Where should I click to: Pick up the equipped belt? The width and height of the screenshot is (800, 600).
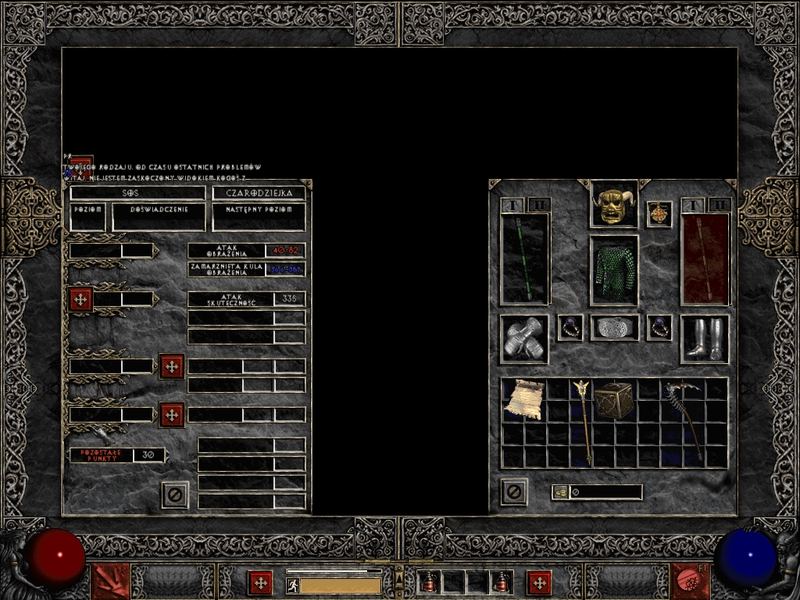(x=613, y=328)
